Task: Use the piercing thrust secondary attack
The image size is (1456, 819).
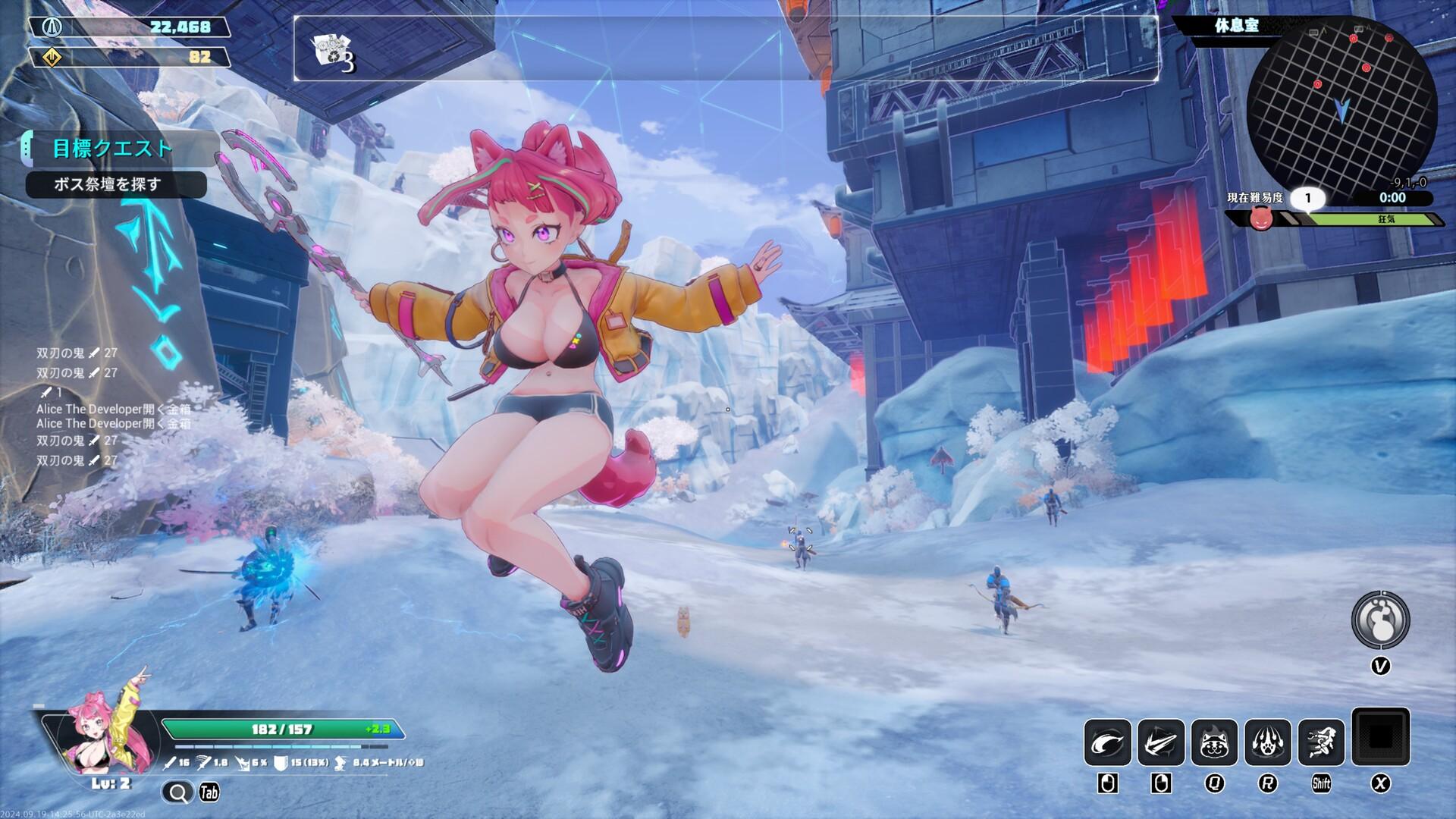Action: 1160,742
